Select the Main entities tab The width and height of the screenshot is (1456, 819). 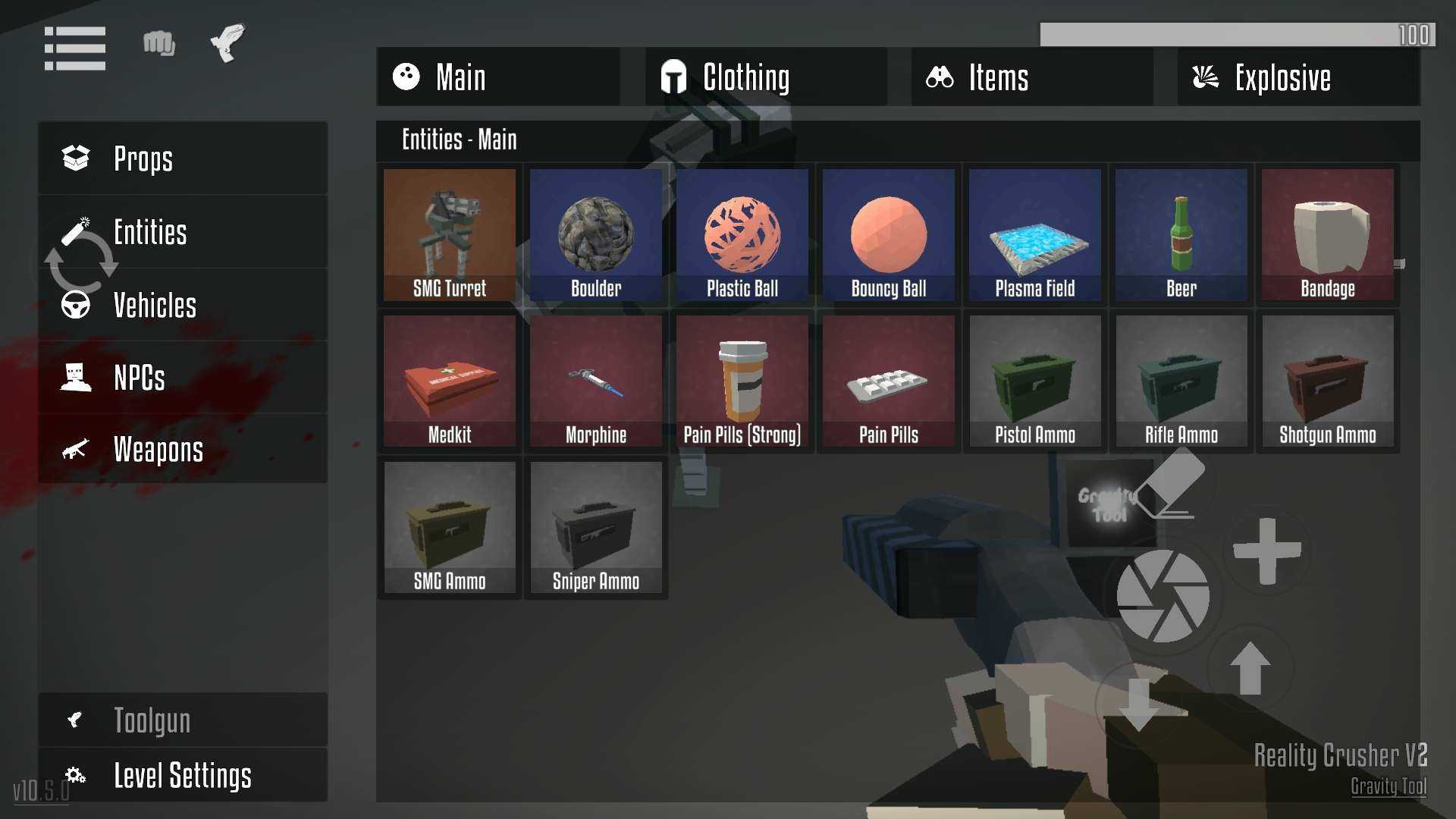498,77
